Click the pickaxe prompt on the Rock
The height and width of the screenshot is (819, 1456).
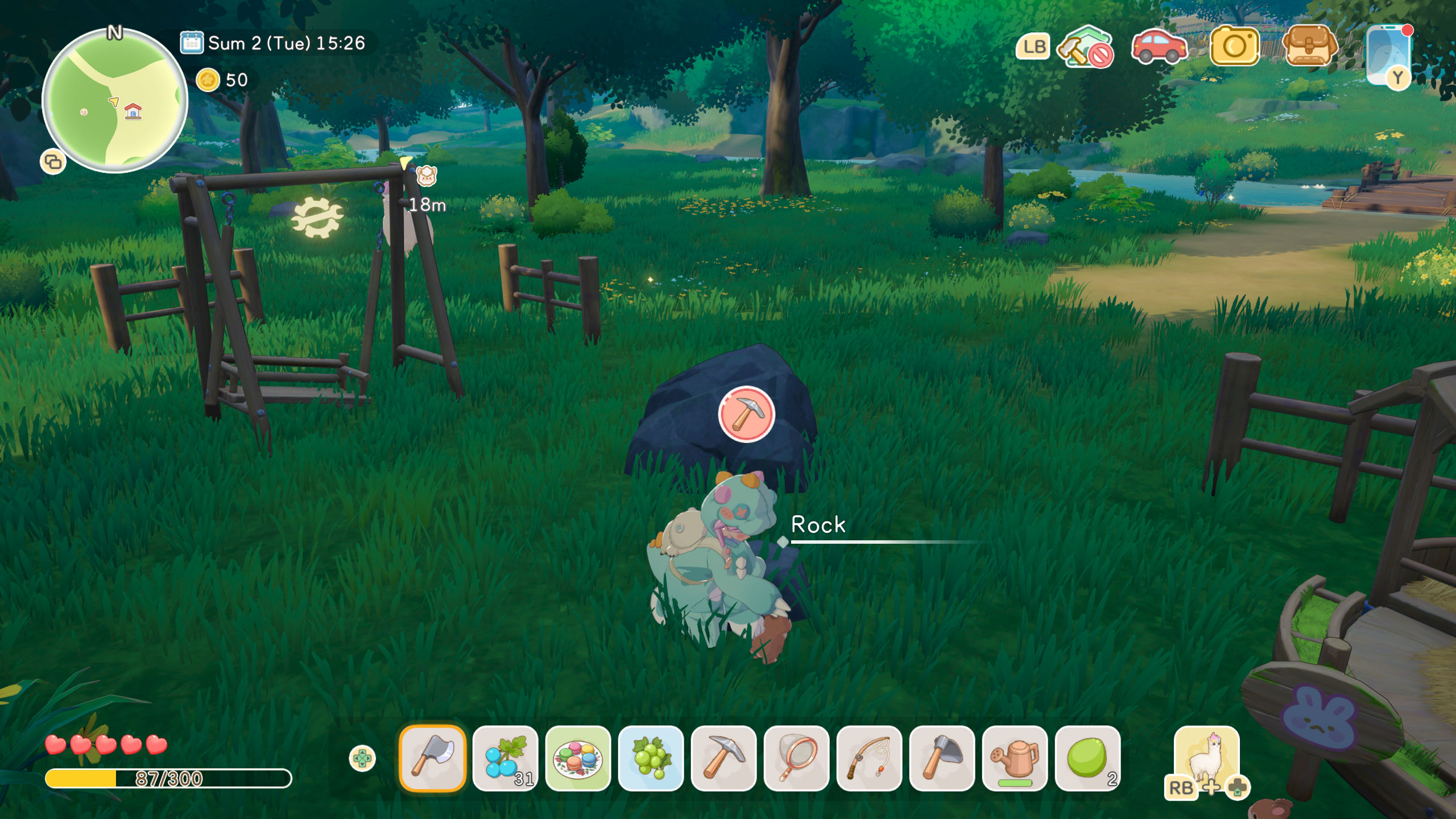click(x=748, y=415)
